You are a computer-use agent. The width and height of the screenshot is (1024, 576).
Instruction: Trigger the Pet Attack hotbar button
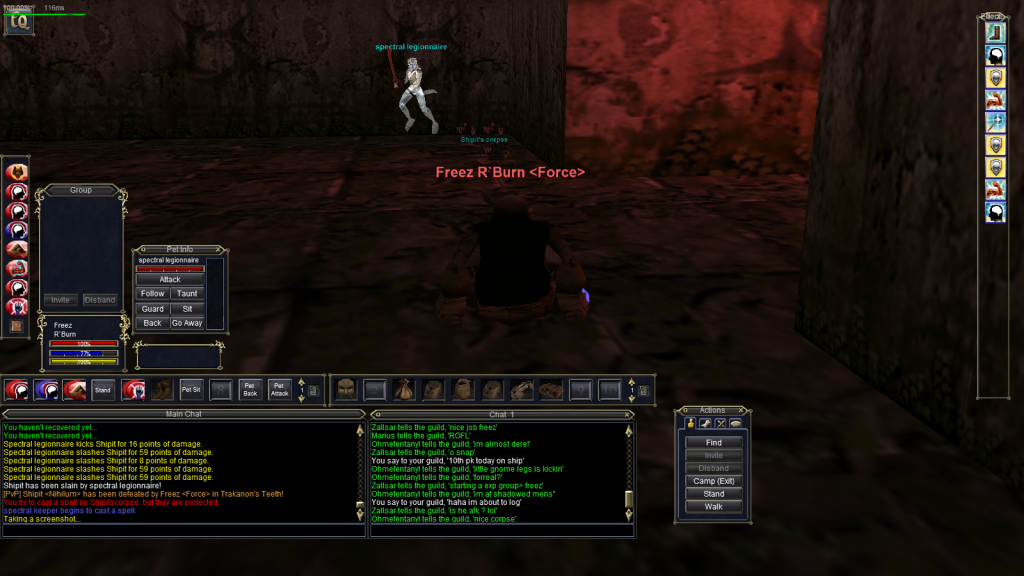[x=279, y=389]
